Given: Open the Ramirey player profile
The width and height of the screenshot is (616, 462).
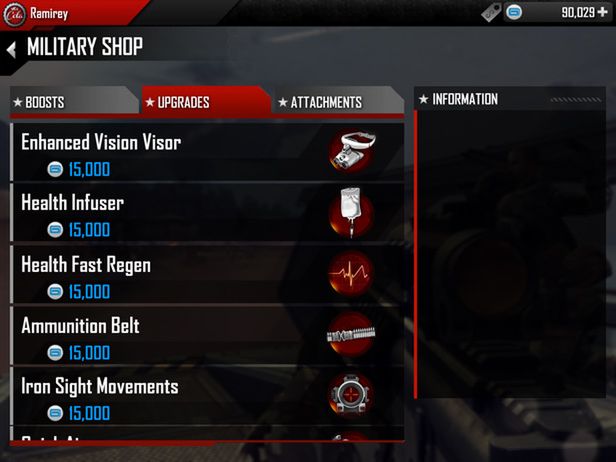Looking at the screenshot, I should [50, 12].
